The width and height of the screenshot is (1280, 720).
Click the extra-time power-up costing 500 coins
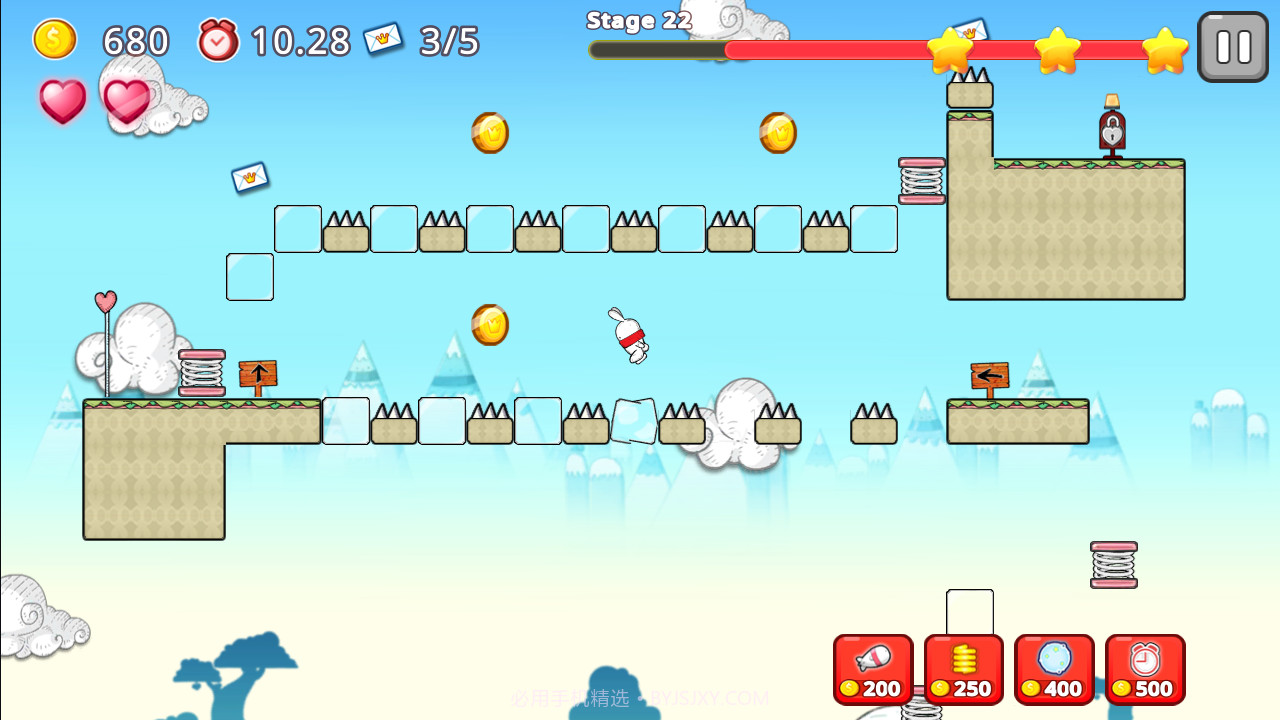click(1145, 668)
